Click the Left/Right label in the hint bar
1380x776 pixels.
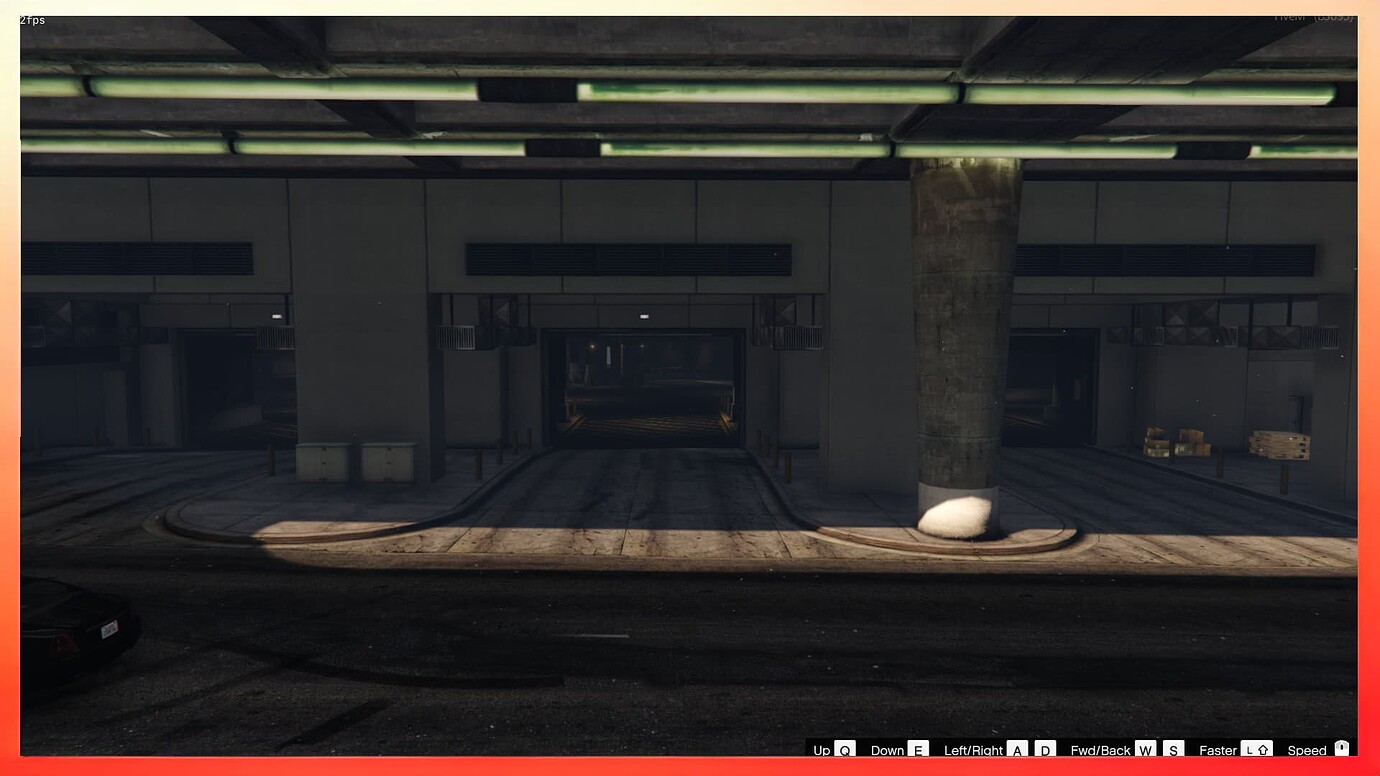(973, 750)
